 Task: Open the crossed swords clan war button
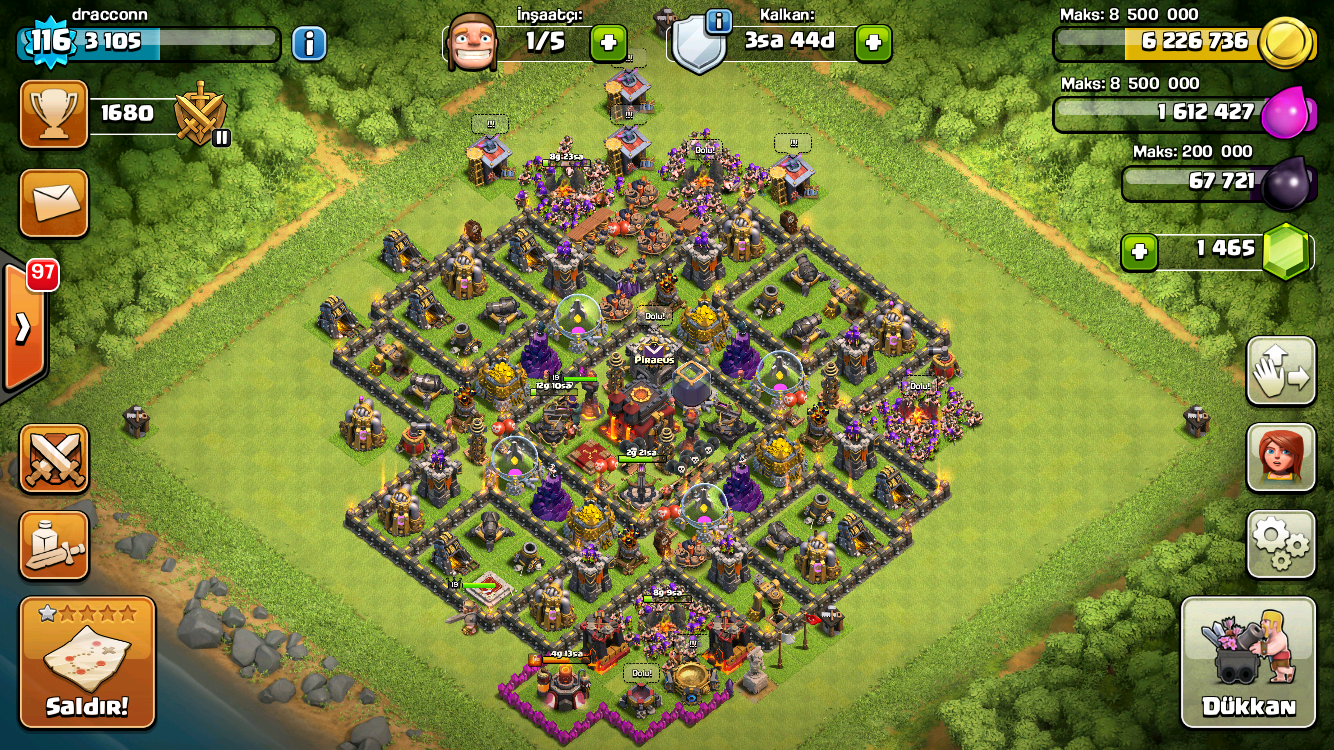click(54, 459)
